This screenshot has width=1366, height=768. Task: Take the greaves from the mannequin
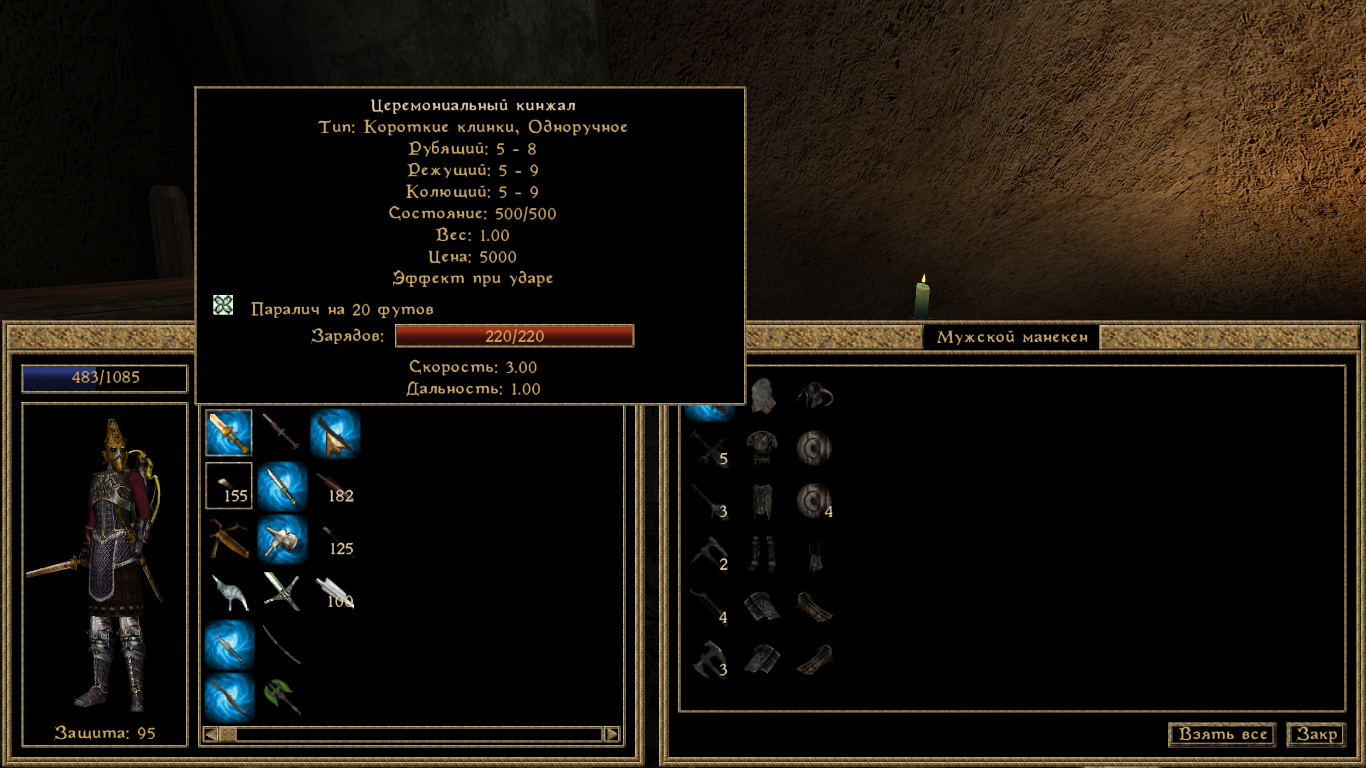763,500
